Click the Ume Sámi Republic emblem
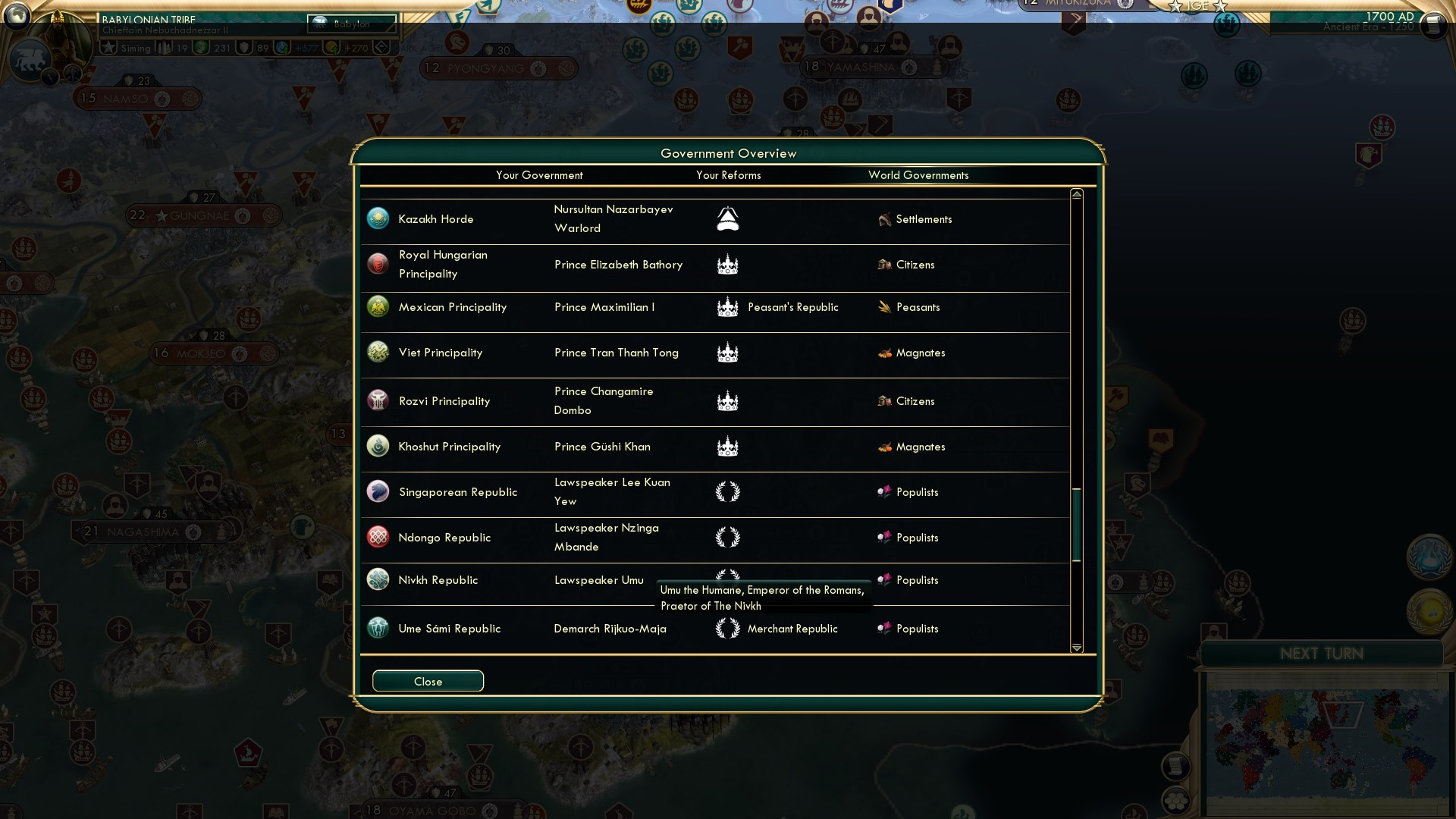 [x=378, y=628]
